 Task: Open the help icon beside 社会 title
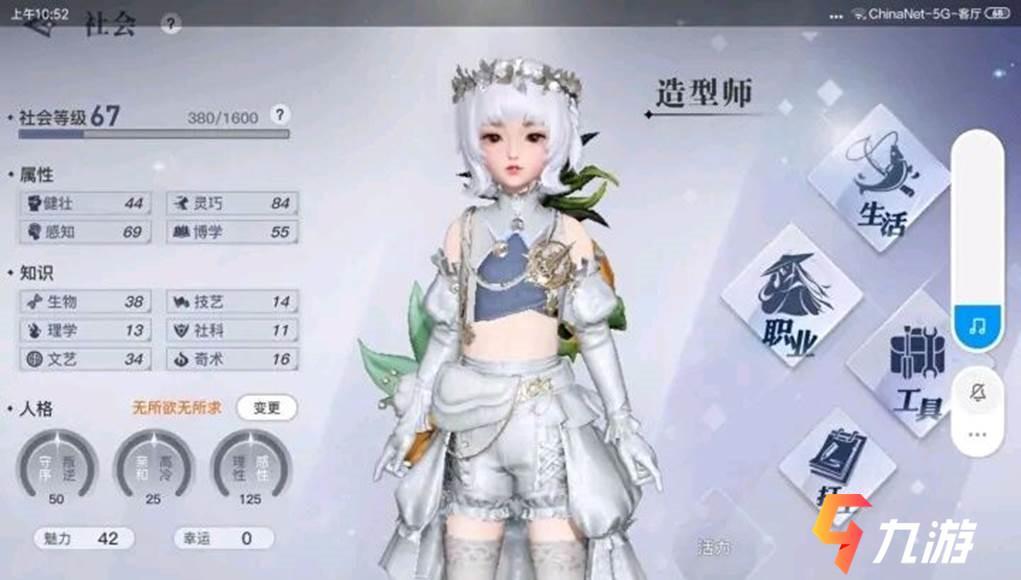tap(171, 24)
